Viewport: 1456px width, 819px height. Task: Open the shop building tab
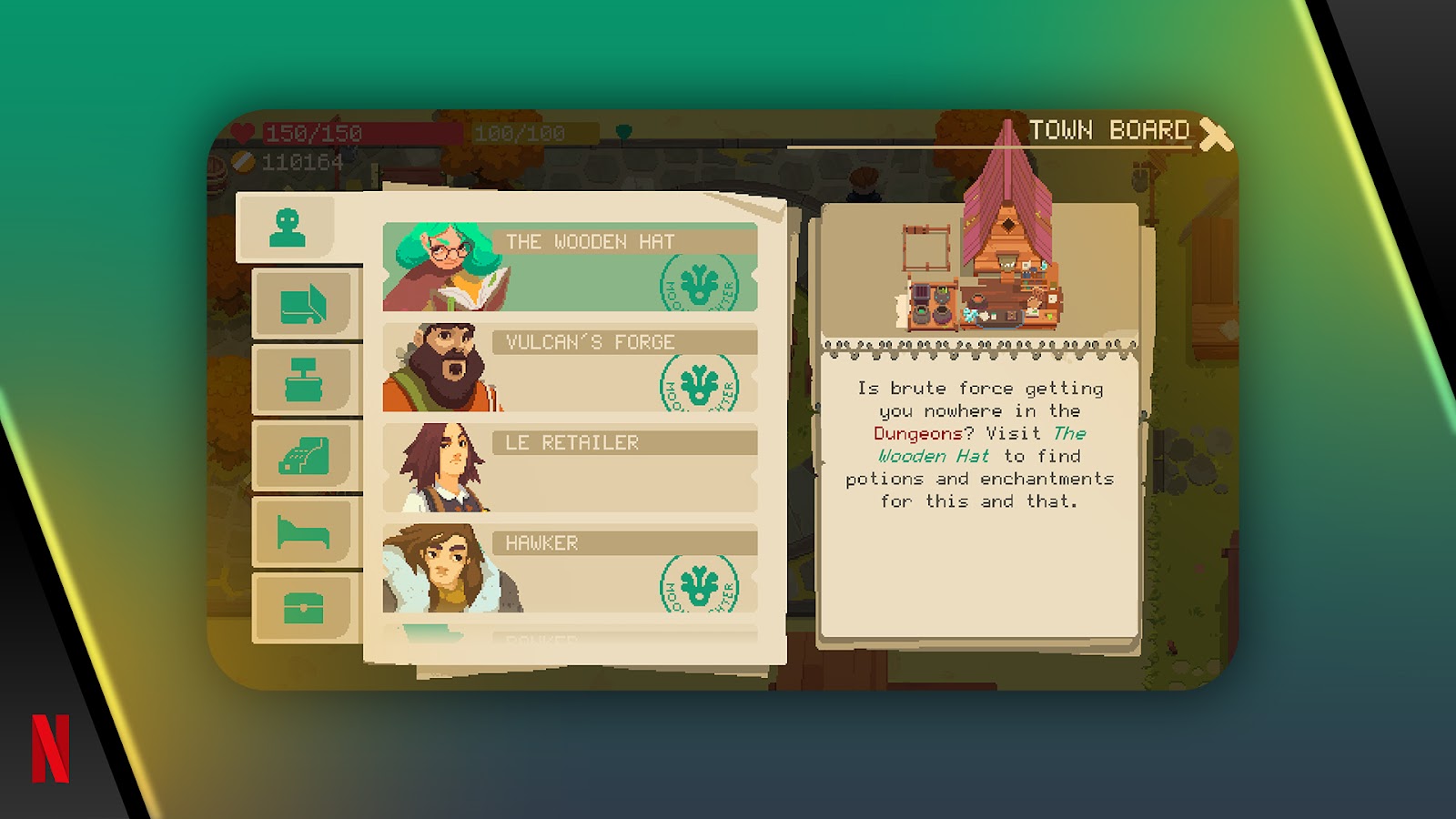tap(303, 304)
